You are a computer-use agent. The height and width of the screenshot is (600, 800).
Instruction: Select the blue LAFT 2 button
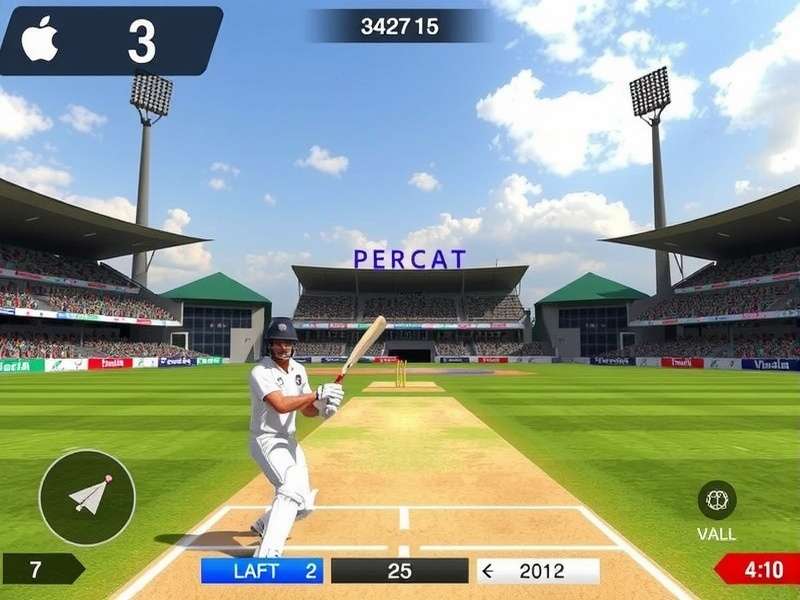(x=262, y=571)
